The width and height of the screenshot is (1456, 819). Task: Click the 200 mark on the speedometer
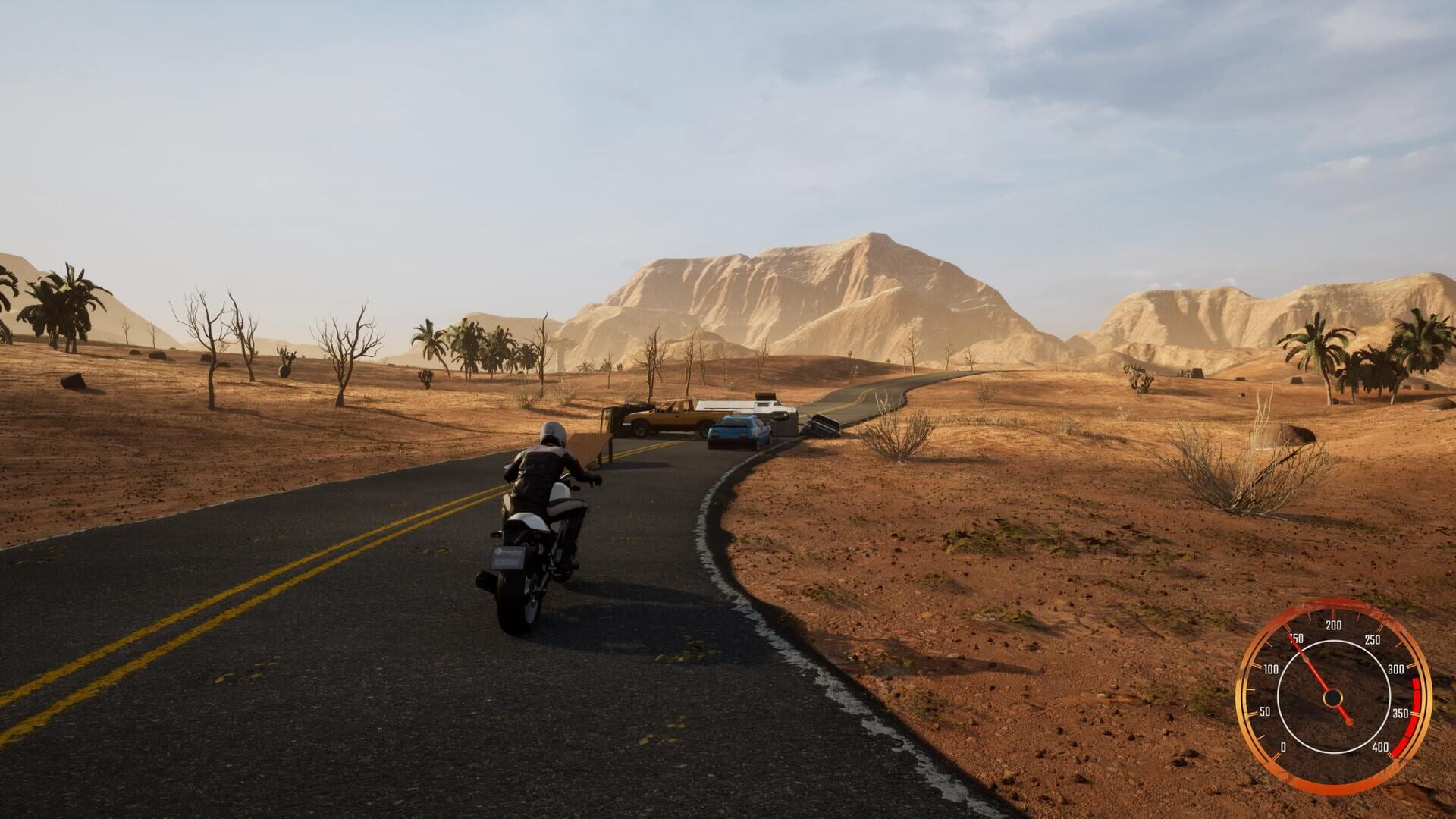point(1334,624)
